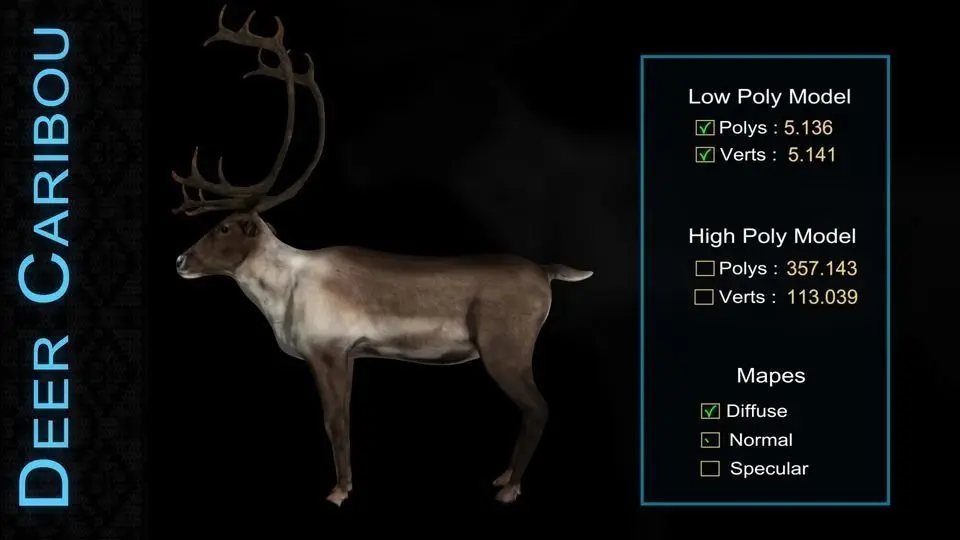Enable the Specular map checkbox
This screenshot has height=540, width=960.
[710, 468]
